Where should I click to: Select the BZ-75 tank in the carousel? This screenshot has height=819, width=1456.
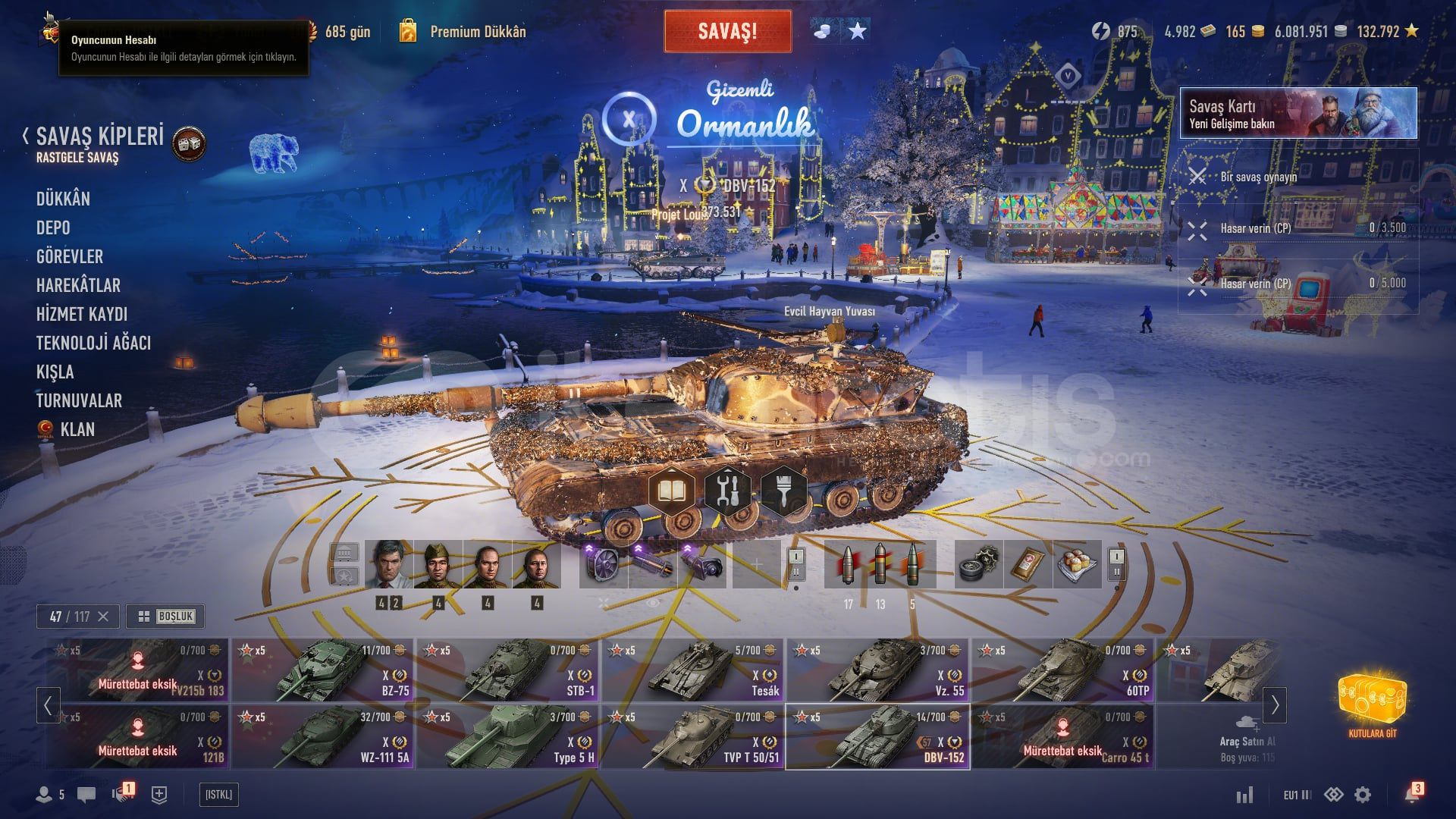(323, 670)
